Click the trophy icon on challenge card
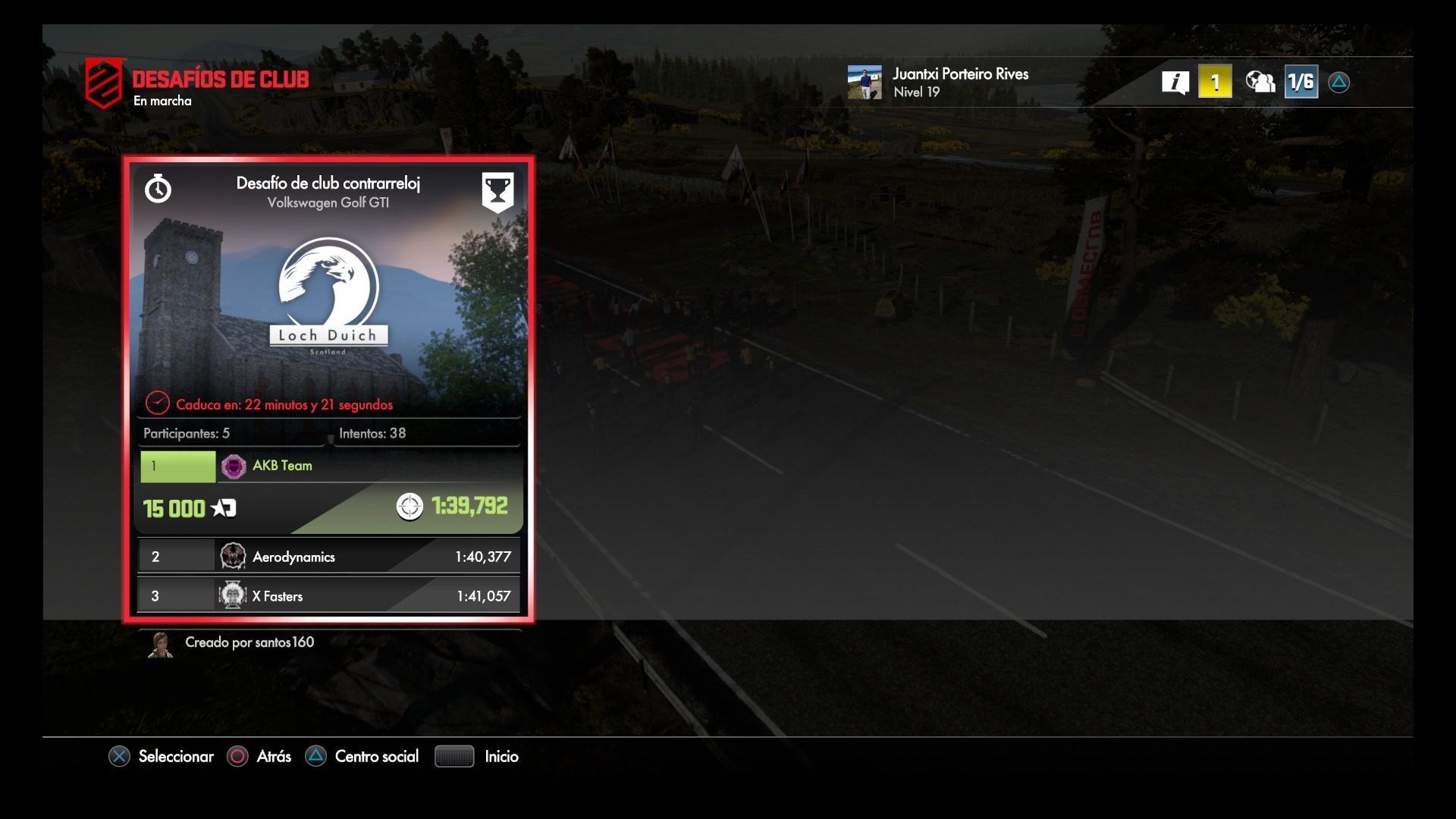The width and height of the screenshot is (1456, 819). 497,191
